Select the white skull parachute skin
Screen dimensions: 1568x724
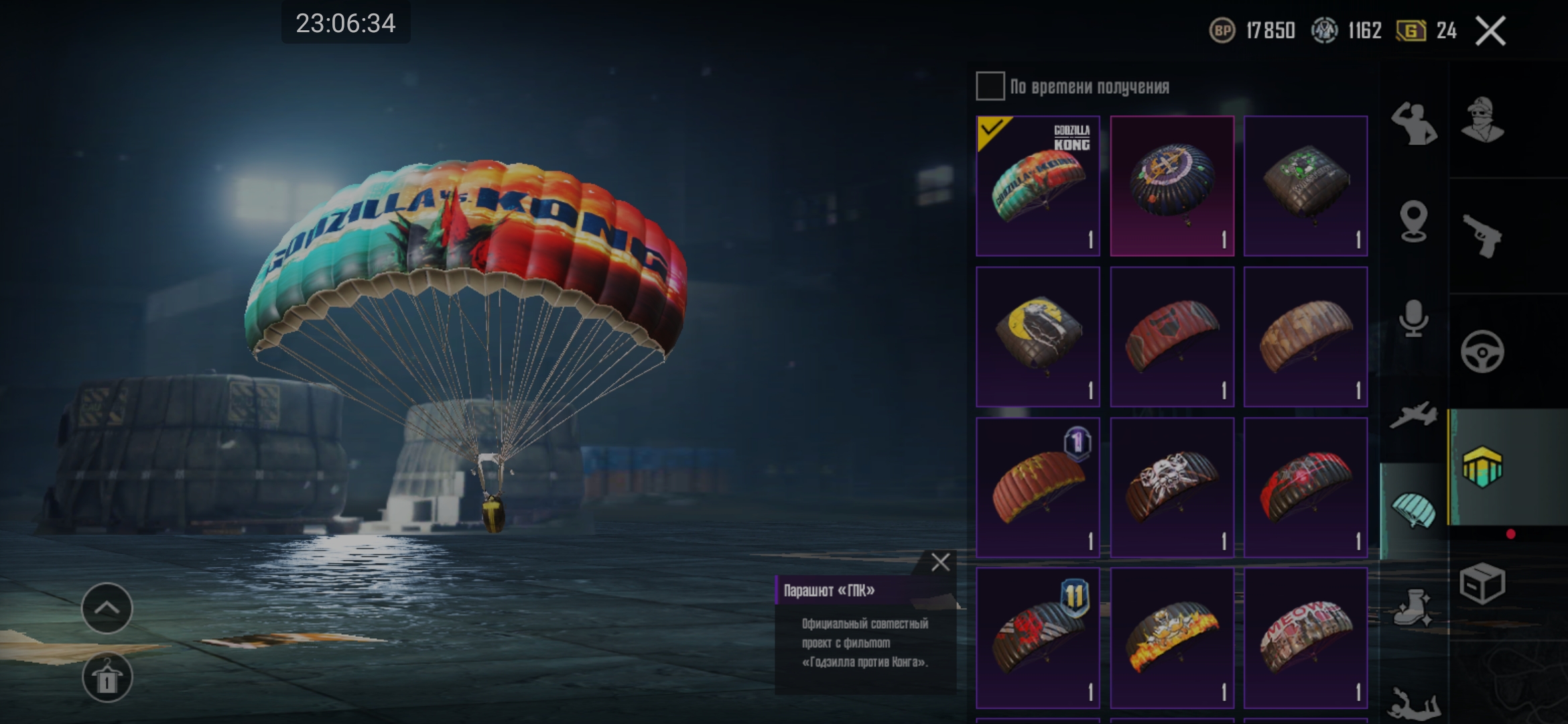coord(1171,487)
